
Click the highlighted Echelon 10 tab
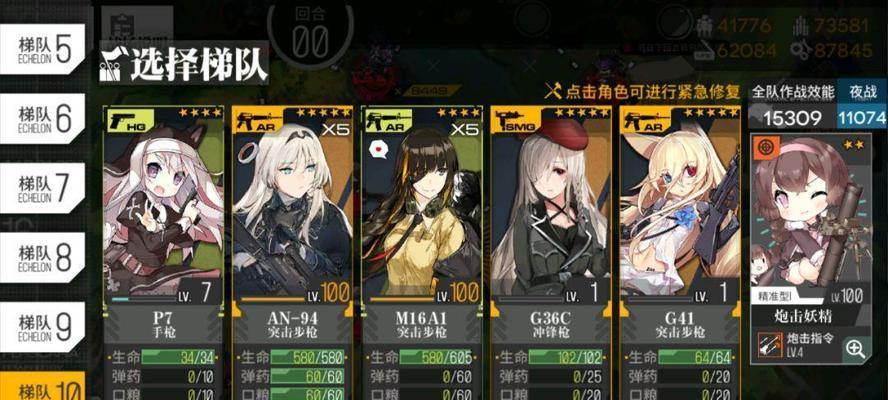click(42, 389)
